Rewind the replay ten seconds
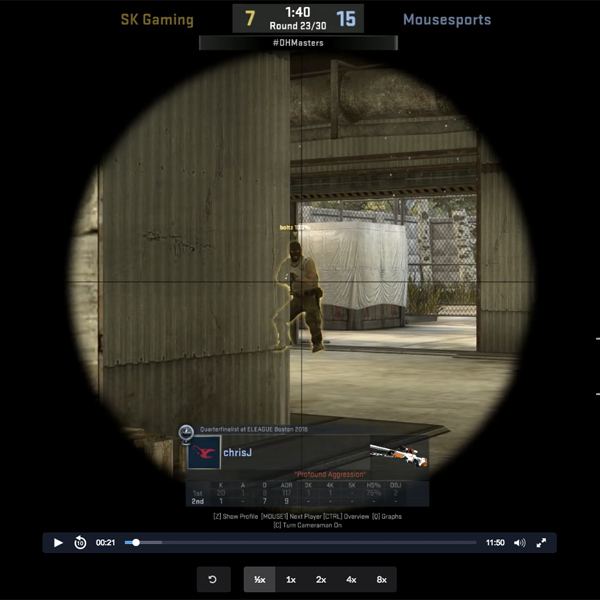Image resolution: width=600 pixels, height=600 pixels. tap(80, 543)
